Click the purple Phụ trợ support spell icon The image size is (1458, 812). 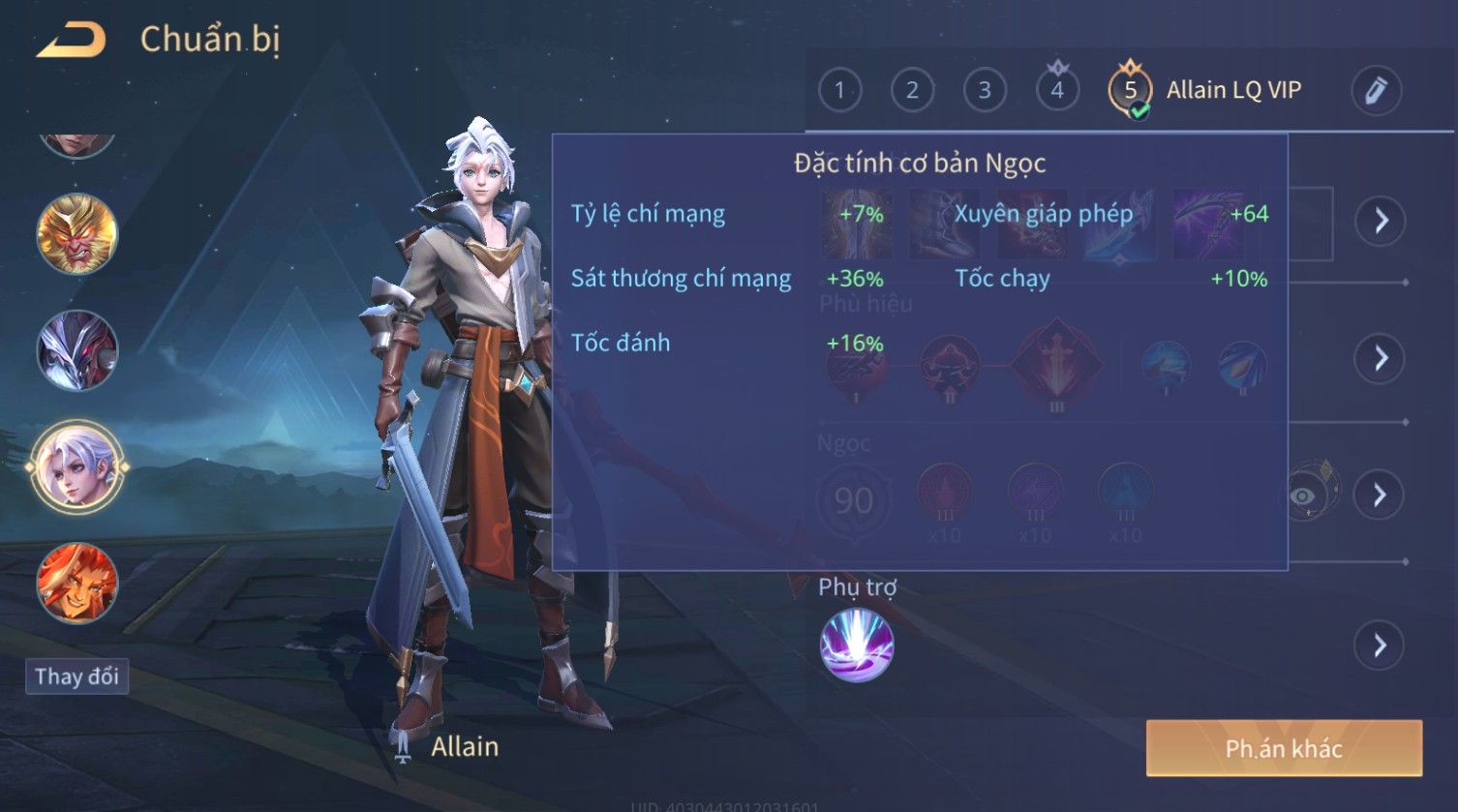(x=857, y=646)
